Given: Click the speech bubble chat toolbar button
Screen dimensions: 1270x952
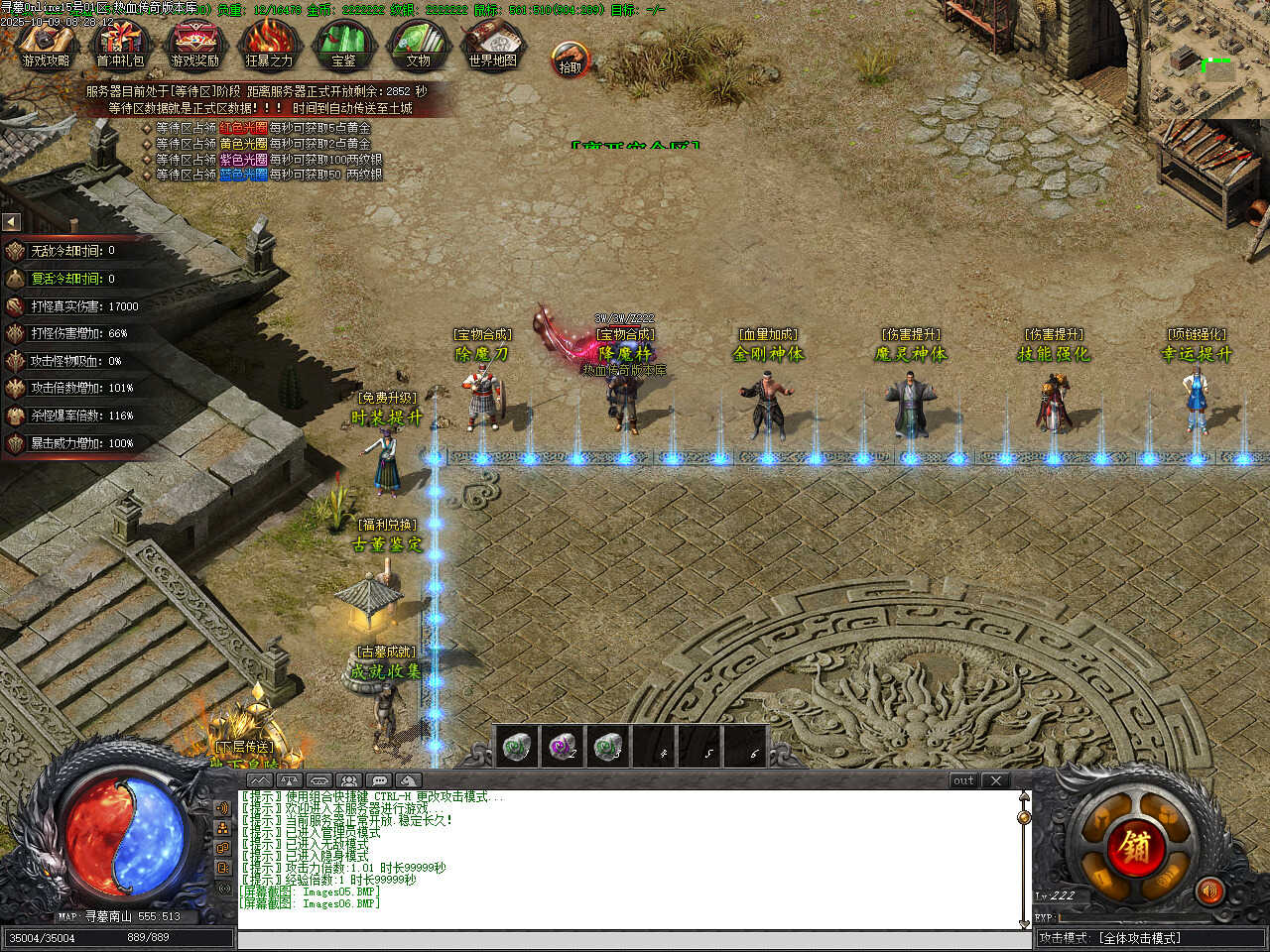Looking at the screenshot, I should click(x=379, y=780).
